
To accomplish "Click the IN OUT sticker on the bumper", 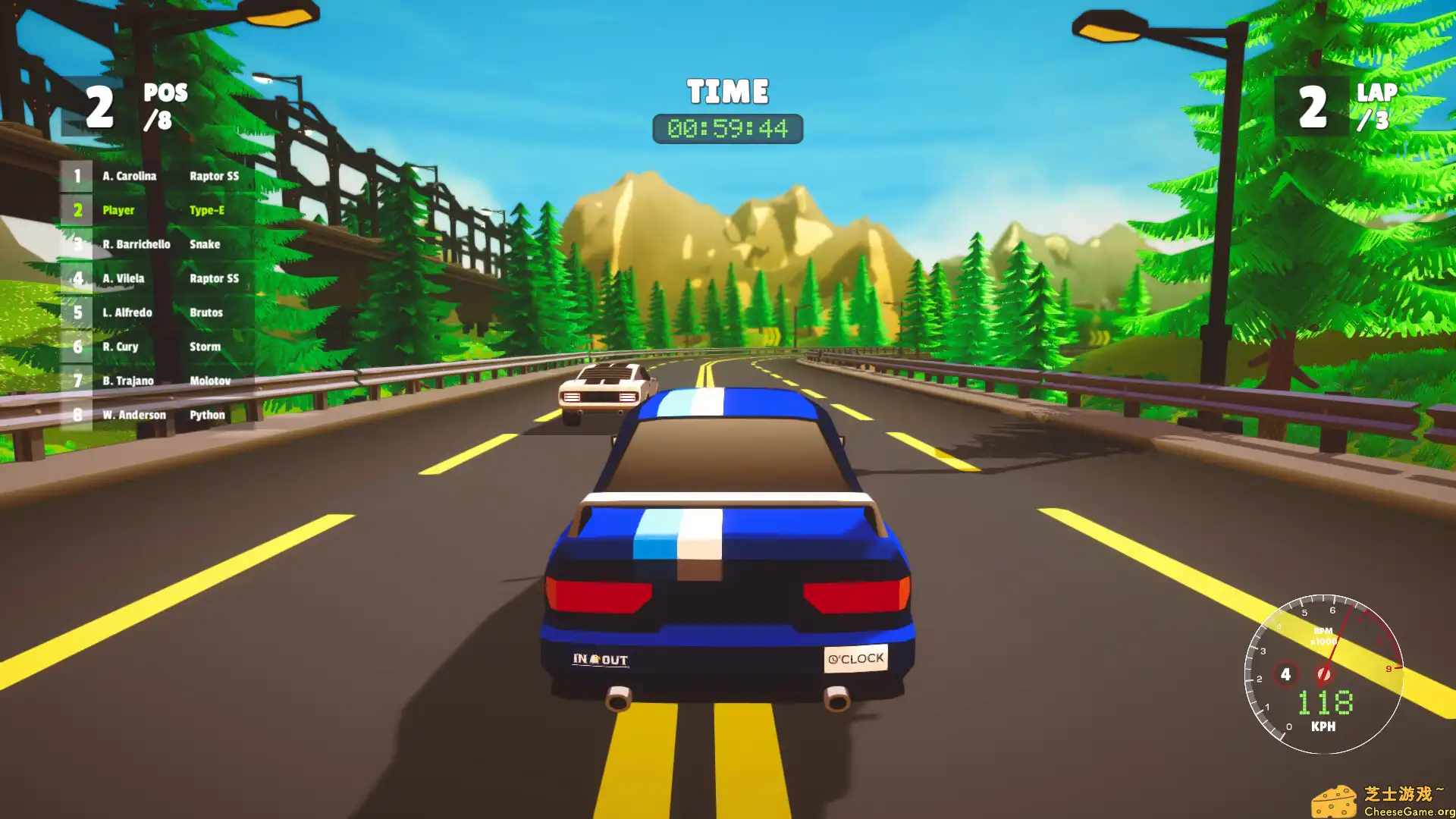I will (x=600, y=659).
